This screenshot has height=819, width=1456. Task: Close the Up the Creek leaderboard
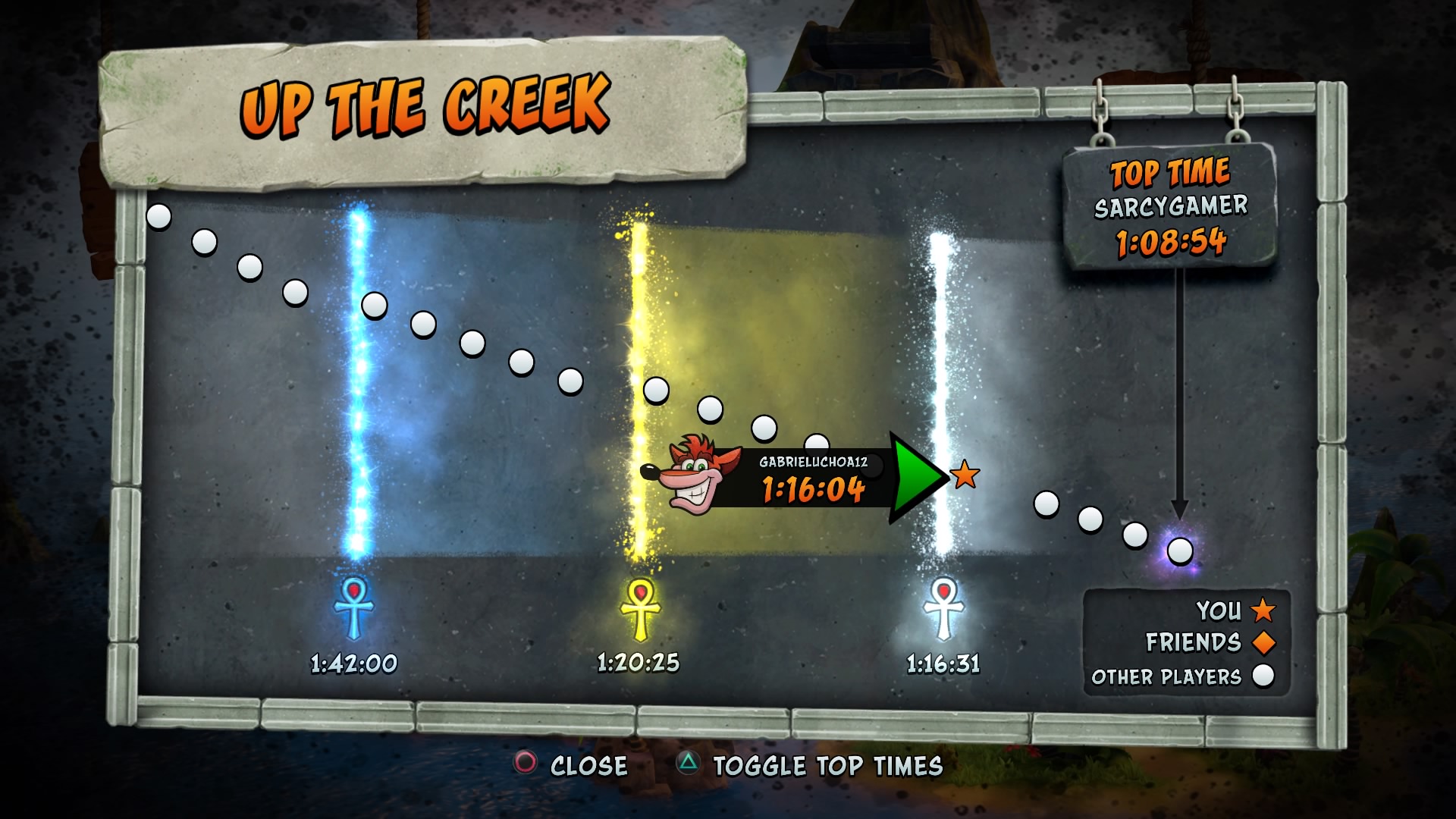click(x=572, y=765)
